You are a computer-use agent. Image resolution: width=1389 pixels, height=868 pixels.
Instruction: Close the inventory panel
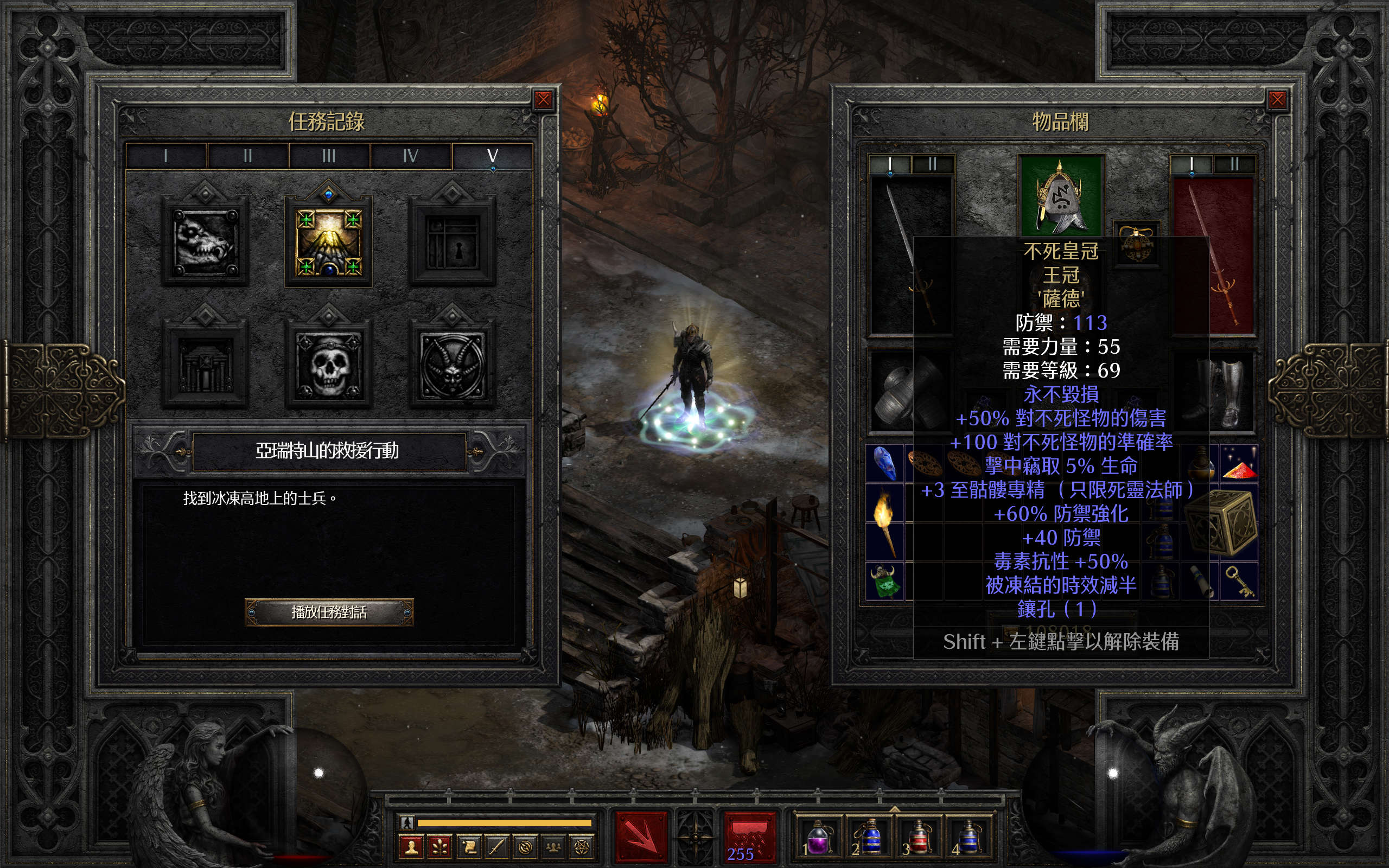pyautogui.click(x=1277, y=100)
